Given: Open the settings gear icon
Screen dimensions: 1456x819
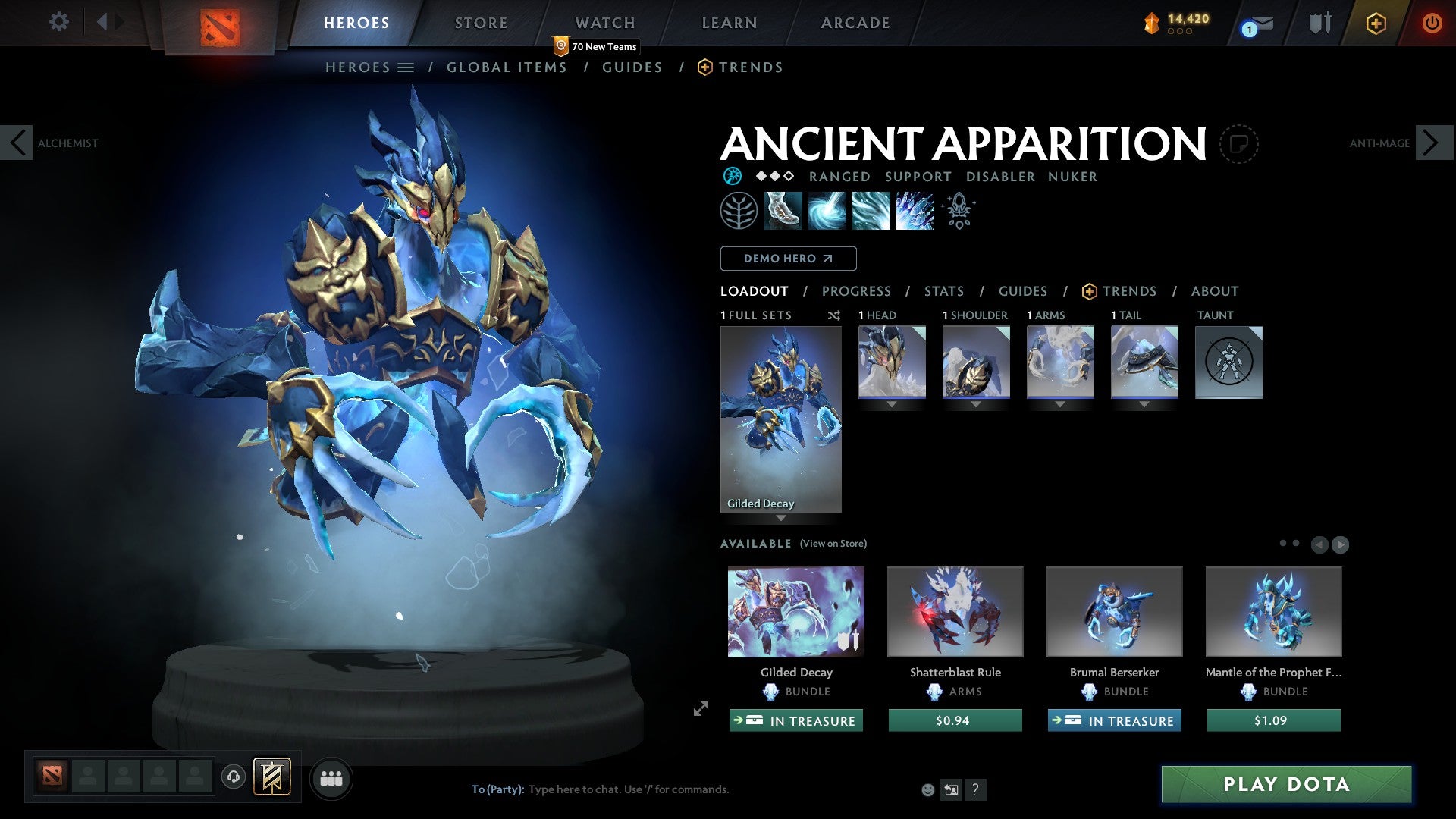Looking at the screenshot, I should [58, 22].
